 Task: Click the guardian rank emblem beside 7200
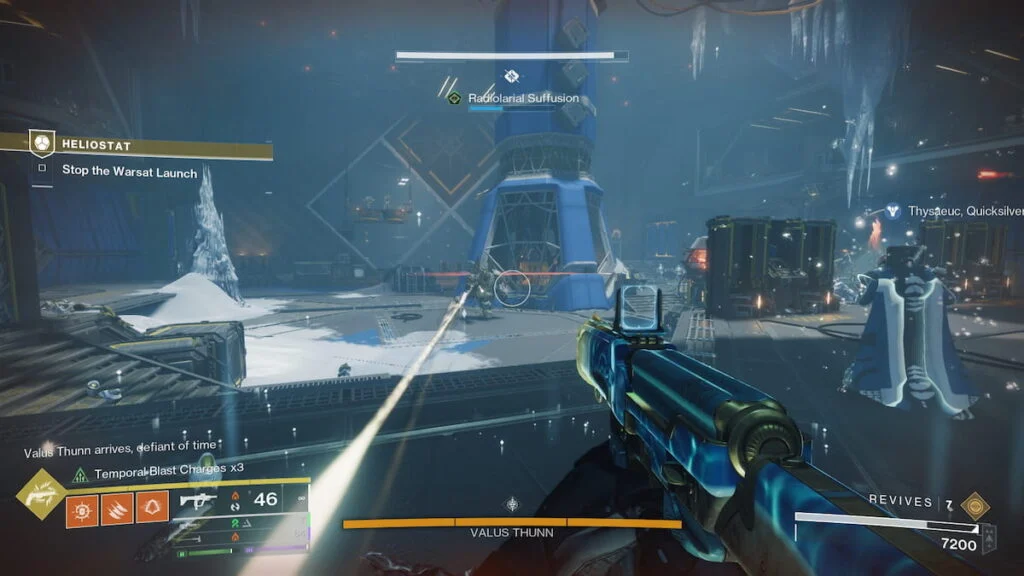click(x=990, y=536)
